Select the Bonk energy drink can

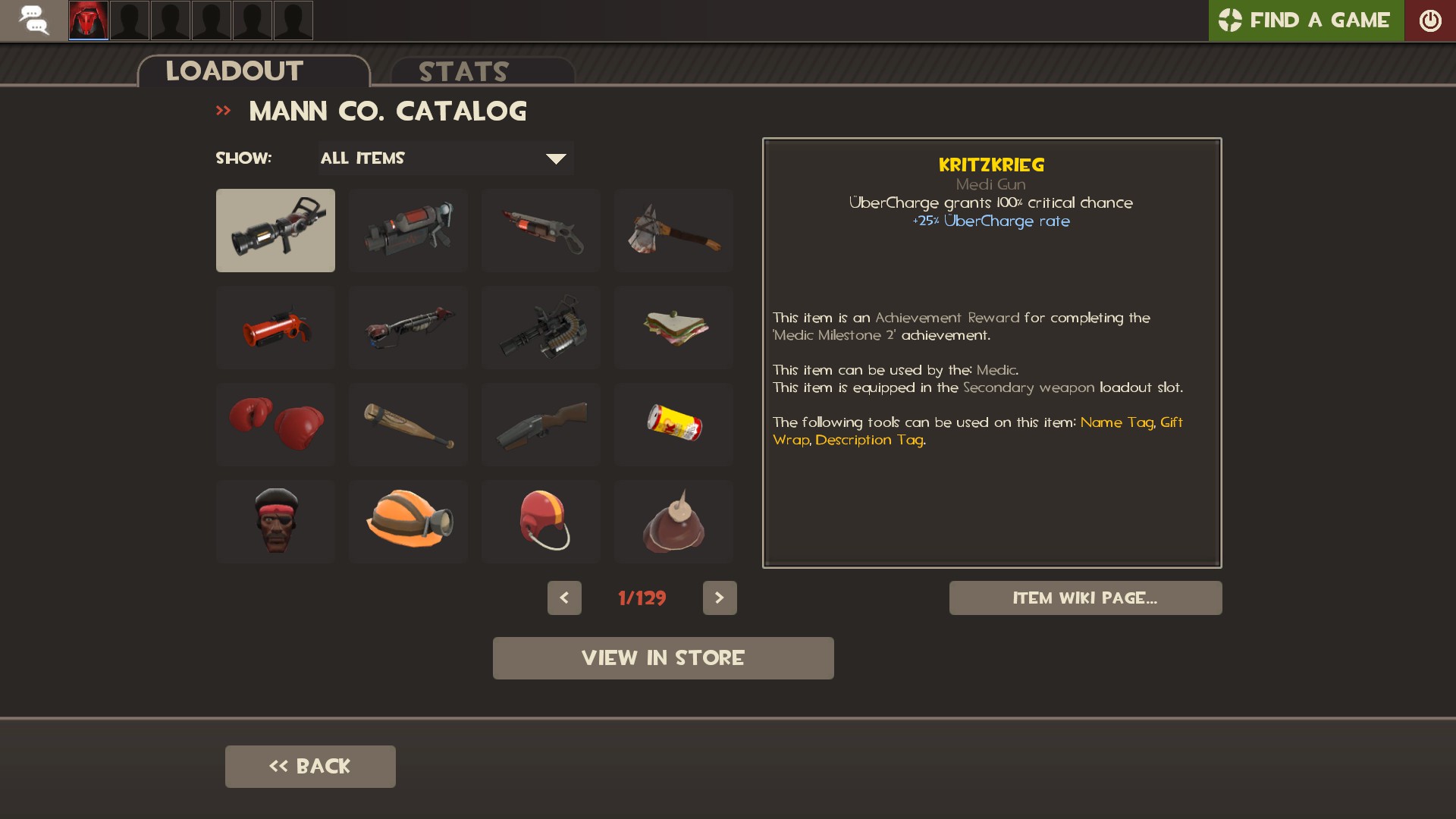click(x=673, y=424)
